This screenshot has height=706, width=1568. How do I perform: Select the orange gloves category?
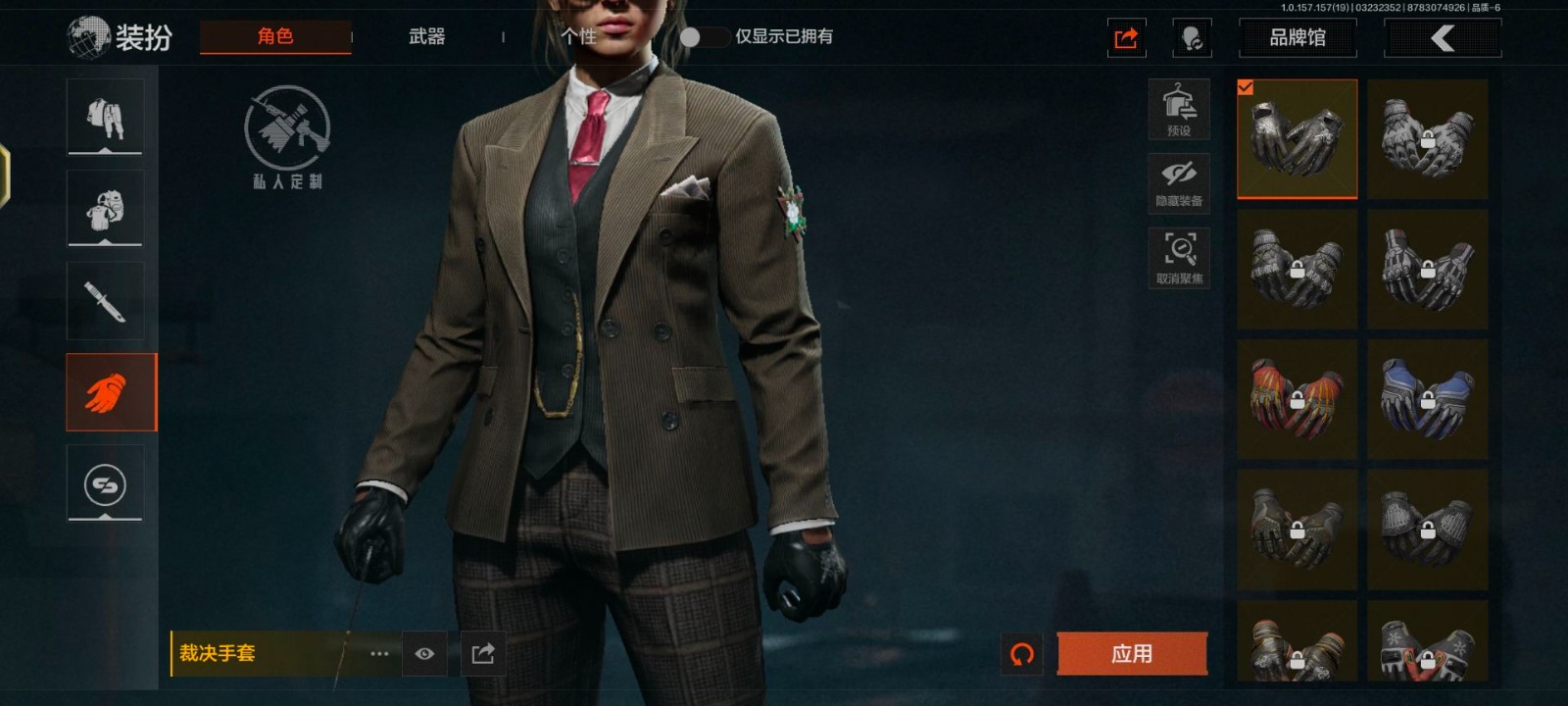[111, 392]
